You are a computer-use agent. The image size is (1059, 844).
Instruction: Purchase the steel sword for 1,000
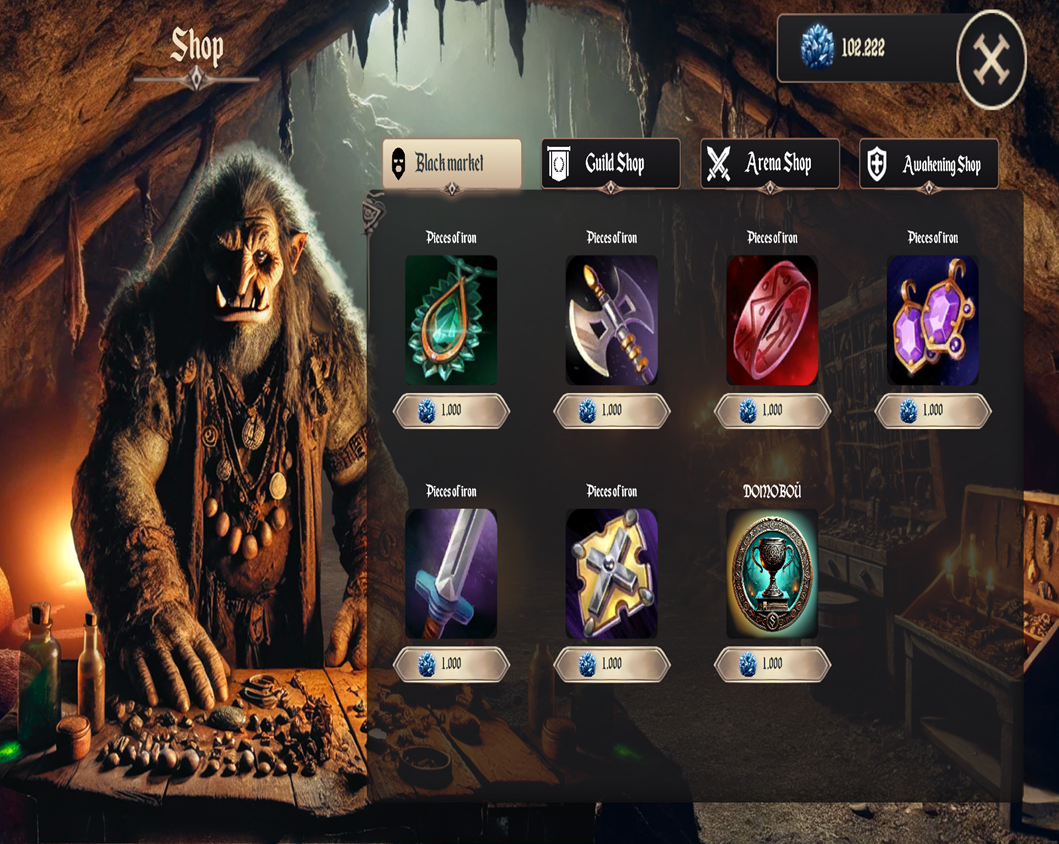[x=451, y=664]
